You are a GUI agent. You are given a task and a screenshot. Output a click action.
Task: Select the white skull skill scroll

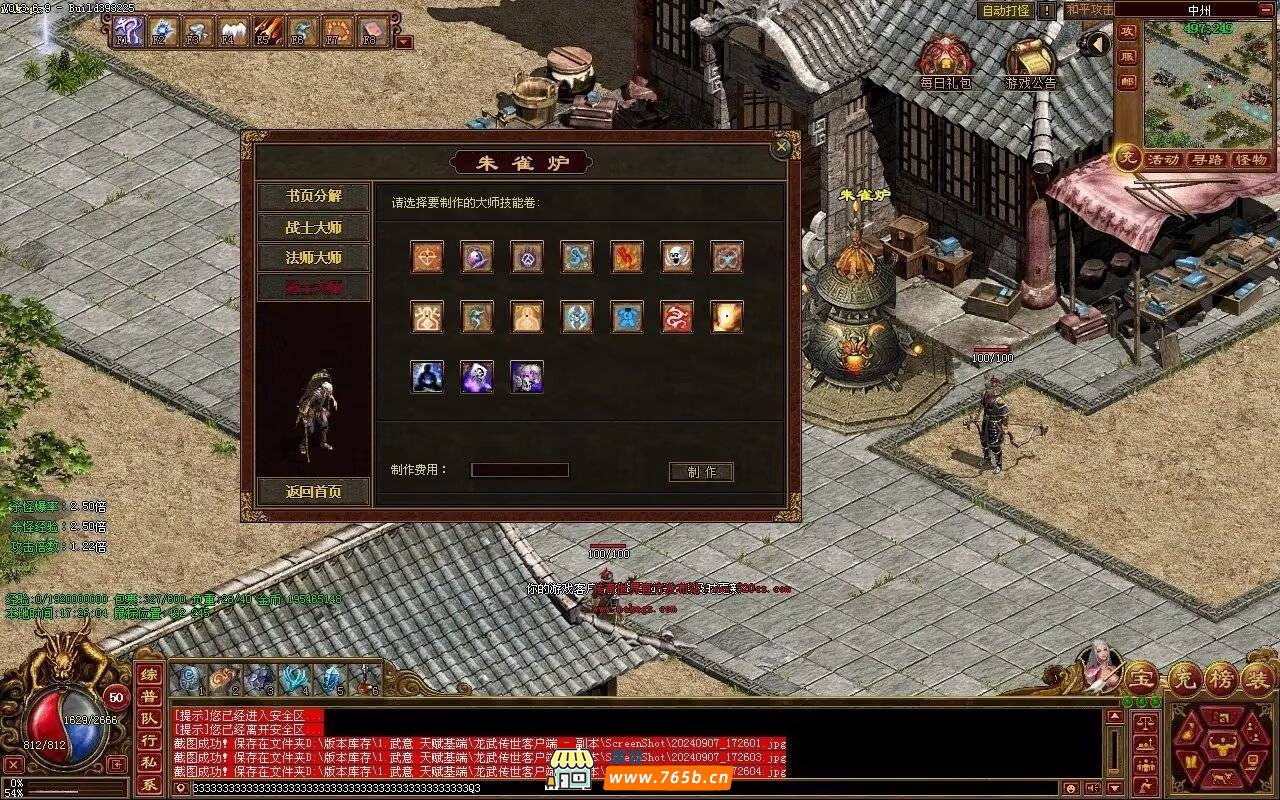tap(677, 257)
